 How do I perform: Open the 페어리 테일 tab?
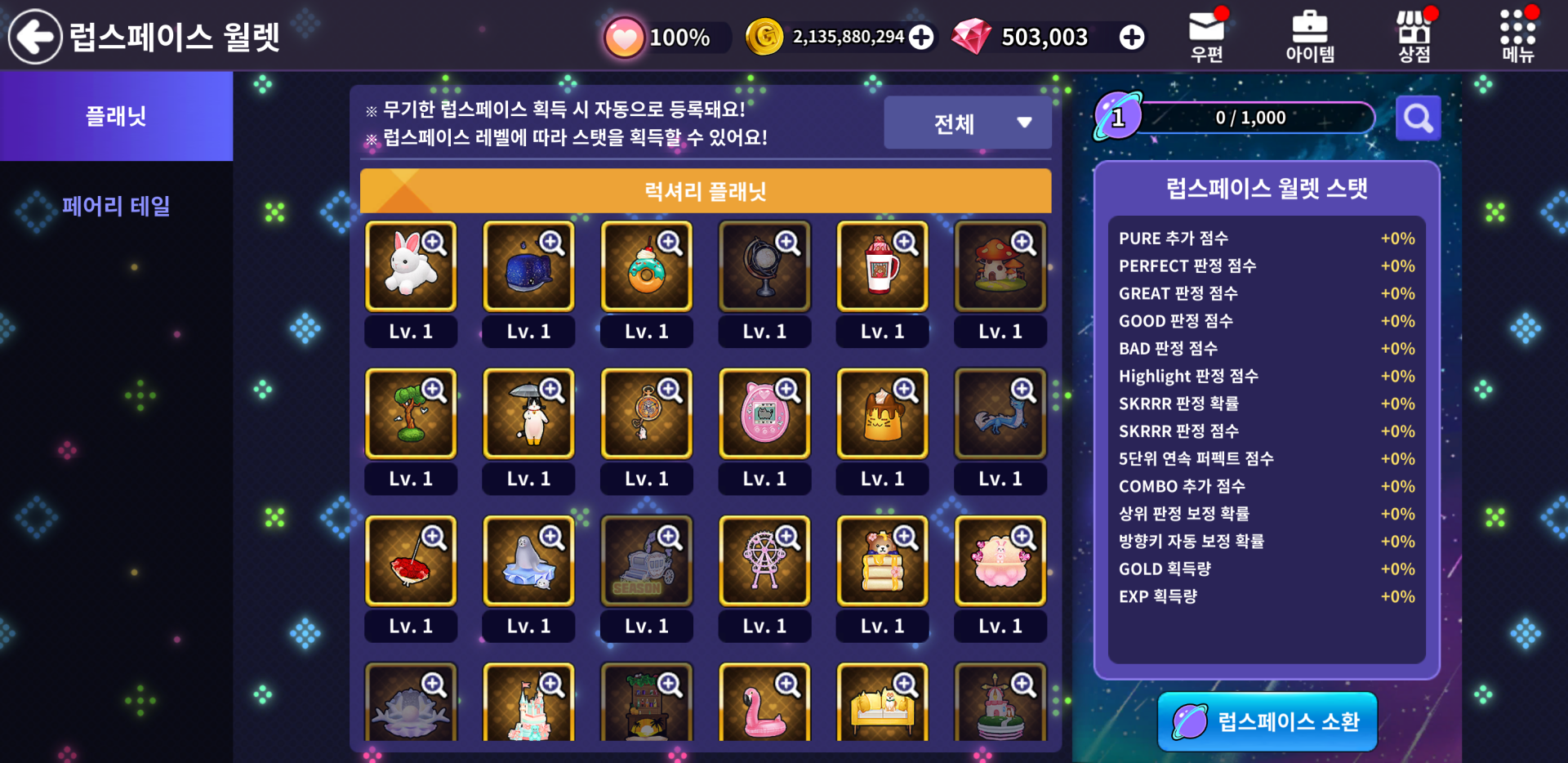[116, 206]
